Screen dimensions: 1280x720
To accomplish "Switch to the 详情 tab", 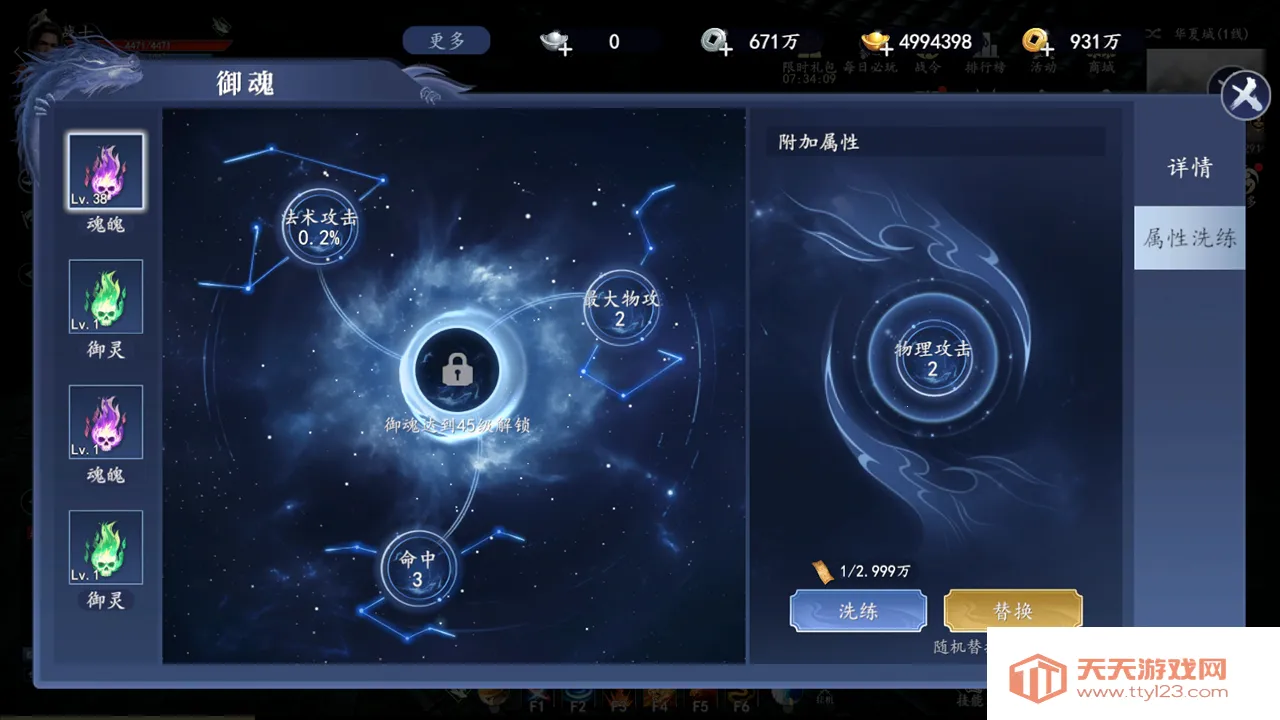I will click(x=1188, y=167).
